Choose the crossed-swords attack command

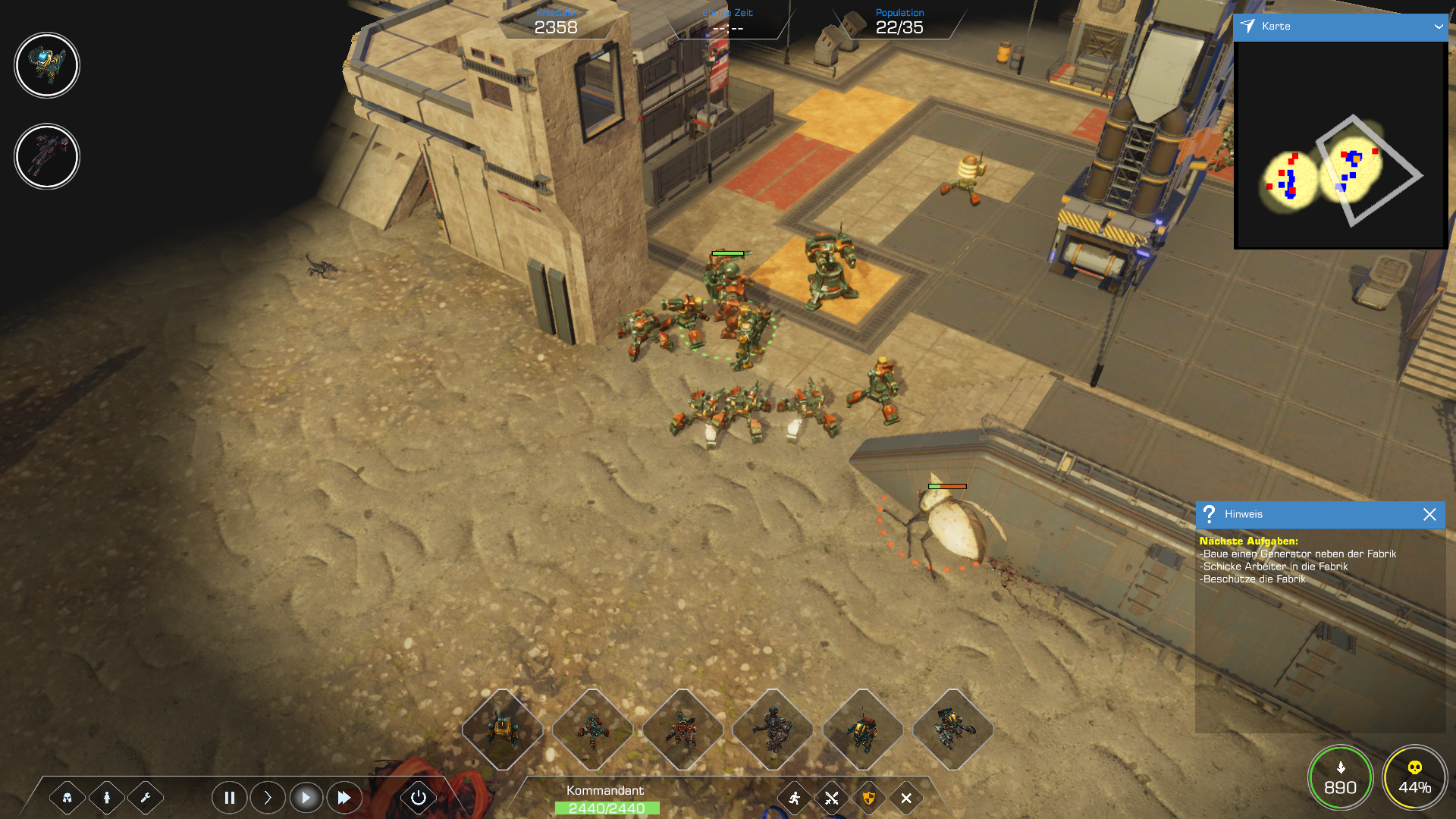[x=832, y=798]
